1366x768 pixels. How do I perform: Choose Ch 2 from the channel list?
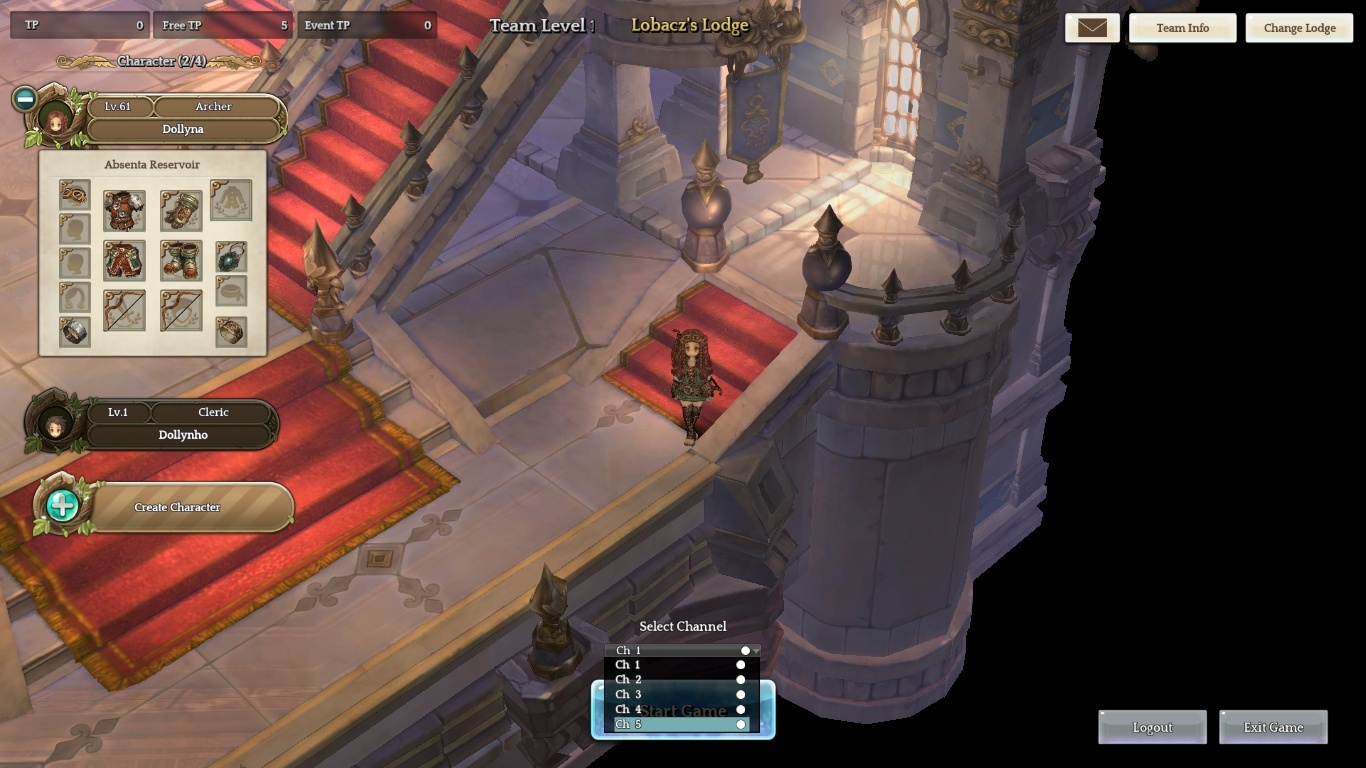pos(680,680)
